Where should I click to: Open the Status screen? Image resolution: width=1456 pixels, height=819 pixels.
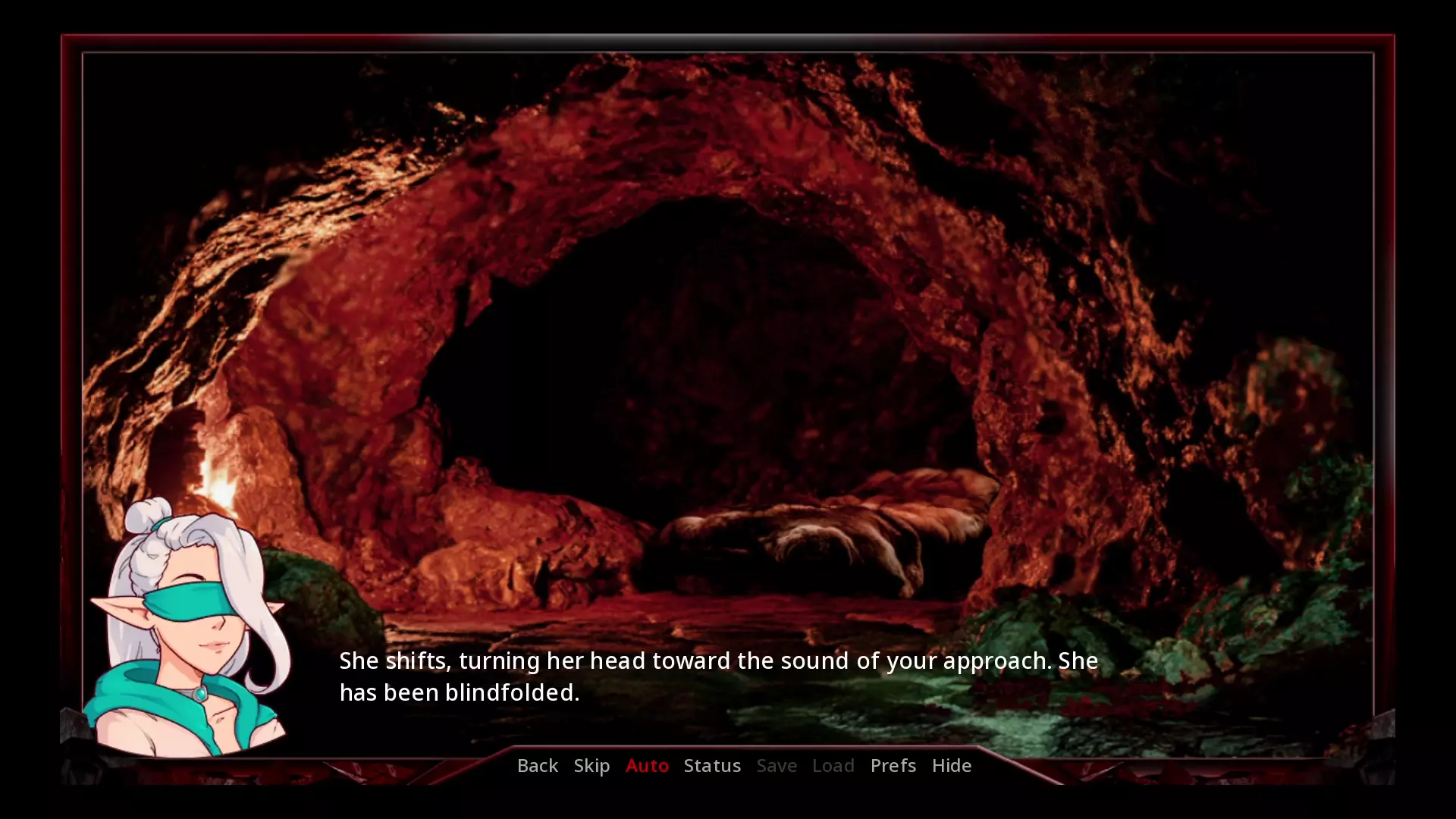point(712,765)
